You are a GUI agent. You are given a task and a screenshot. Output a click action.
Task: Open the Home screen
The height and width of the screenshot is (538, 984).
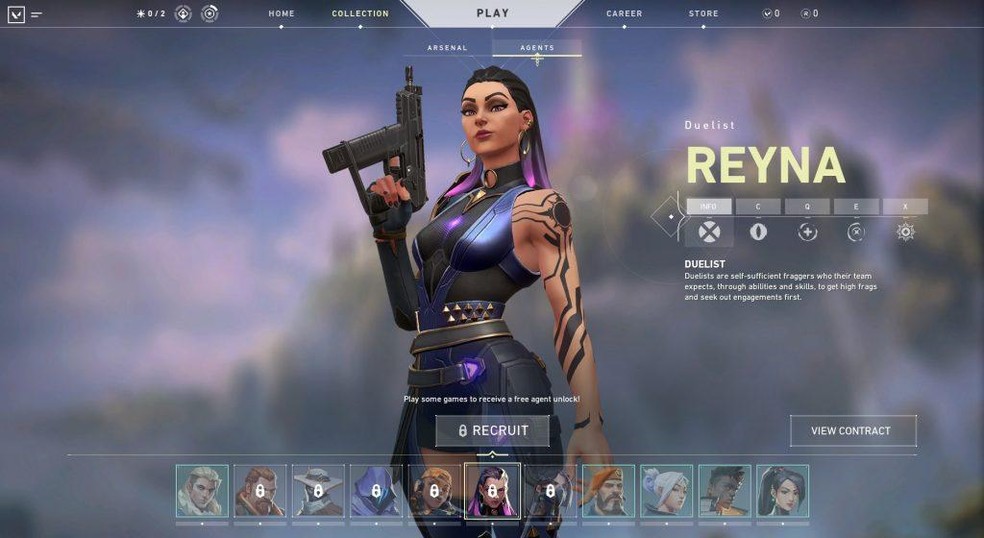(x=281, y=14)
